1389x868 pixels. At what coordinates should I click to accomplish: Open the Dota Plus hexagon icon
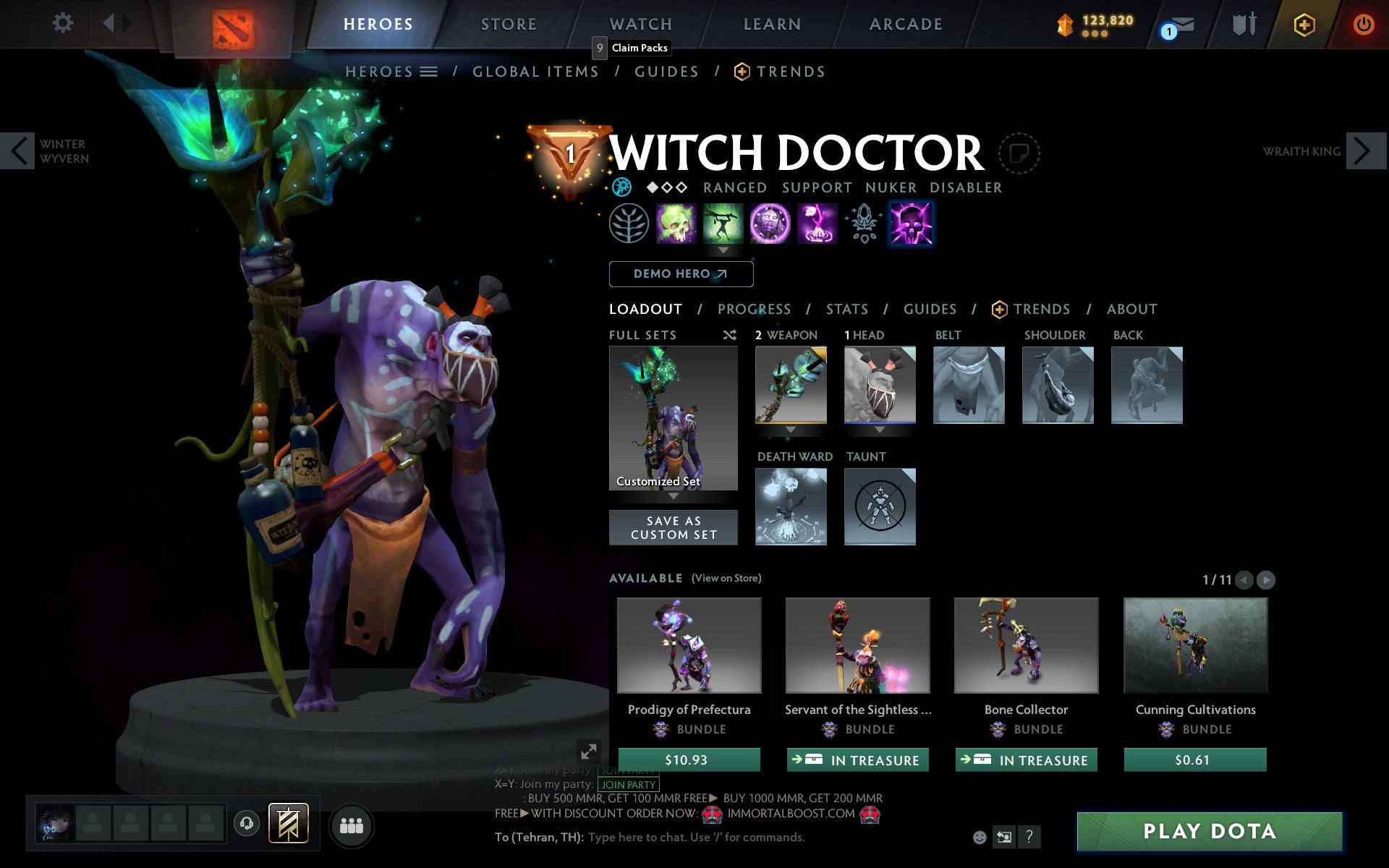tap(1304, 24)
